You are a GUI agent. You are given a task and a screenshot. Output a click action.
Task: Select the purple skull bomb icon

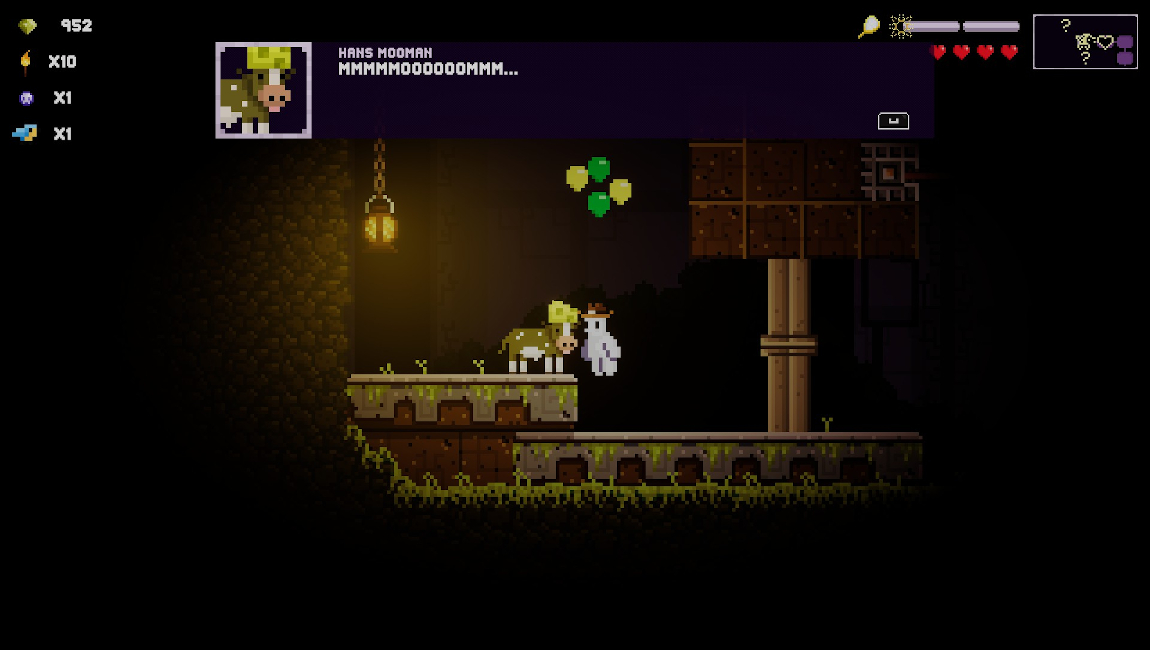pos(26,98)
